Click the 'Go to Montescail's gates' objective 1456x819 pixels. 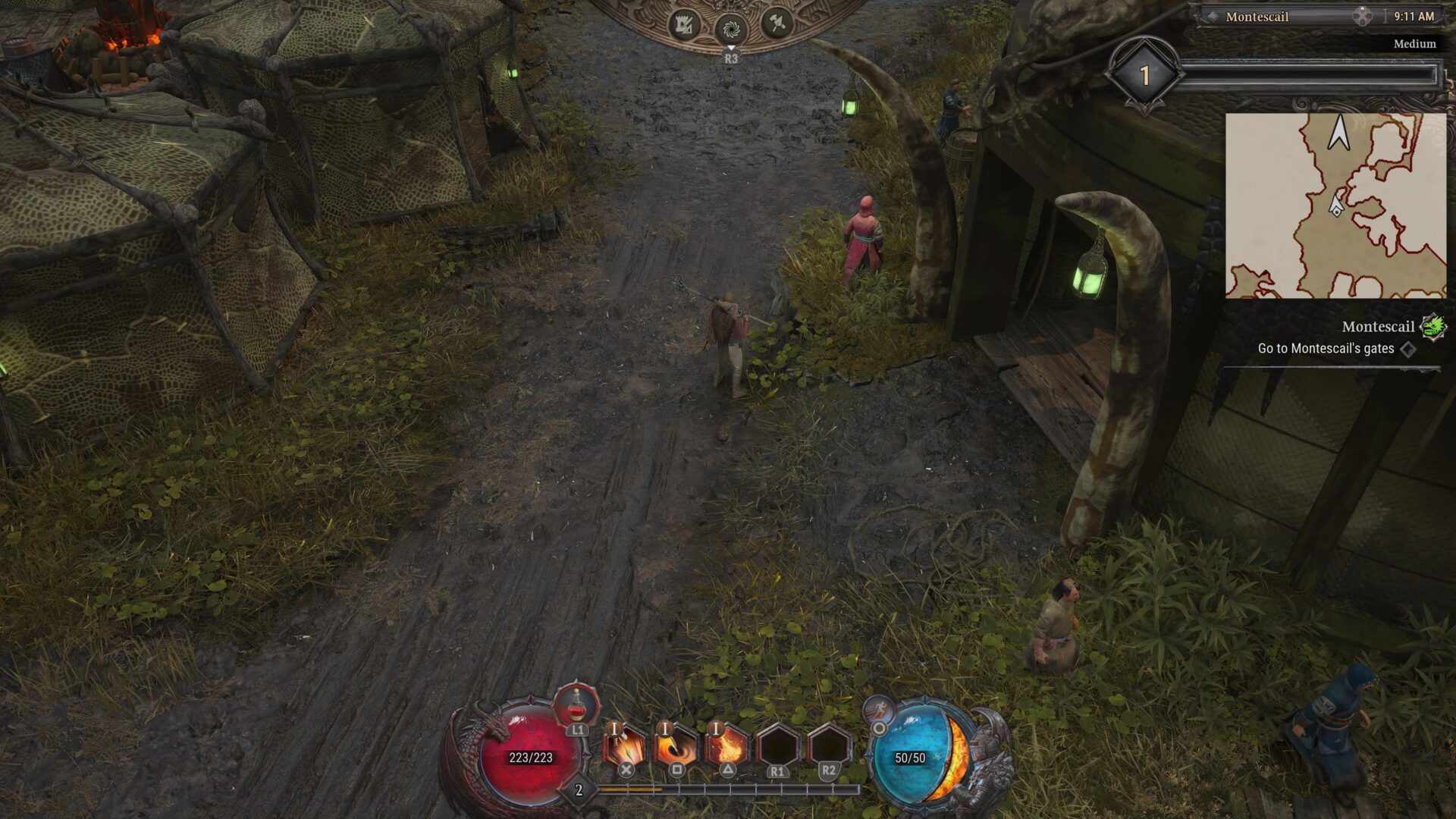[x=1326, y=349]
